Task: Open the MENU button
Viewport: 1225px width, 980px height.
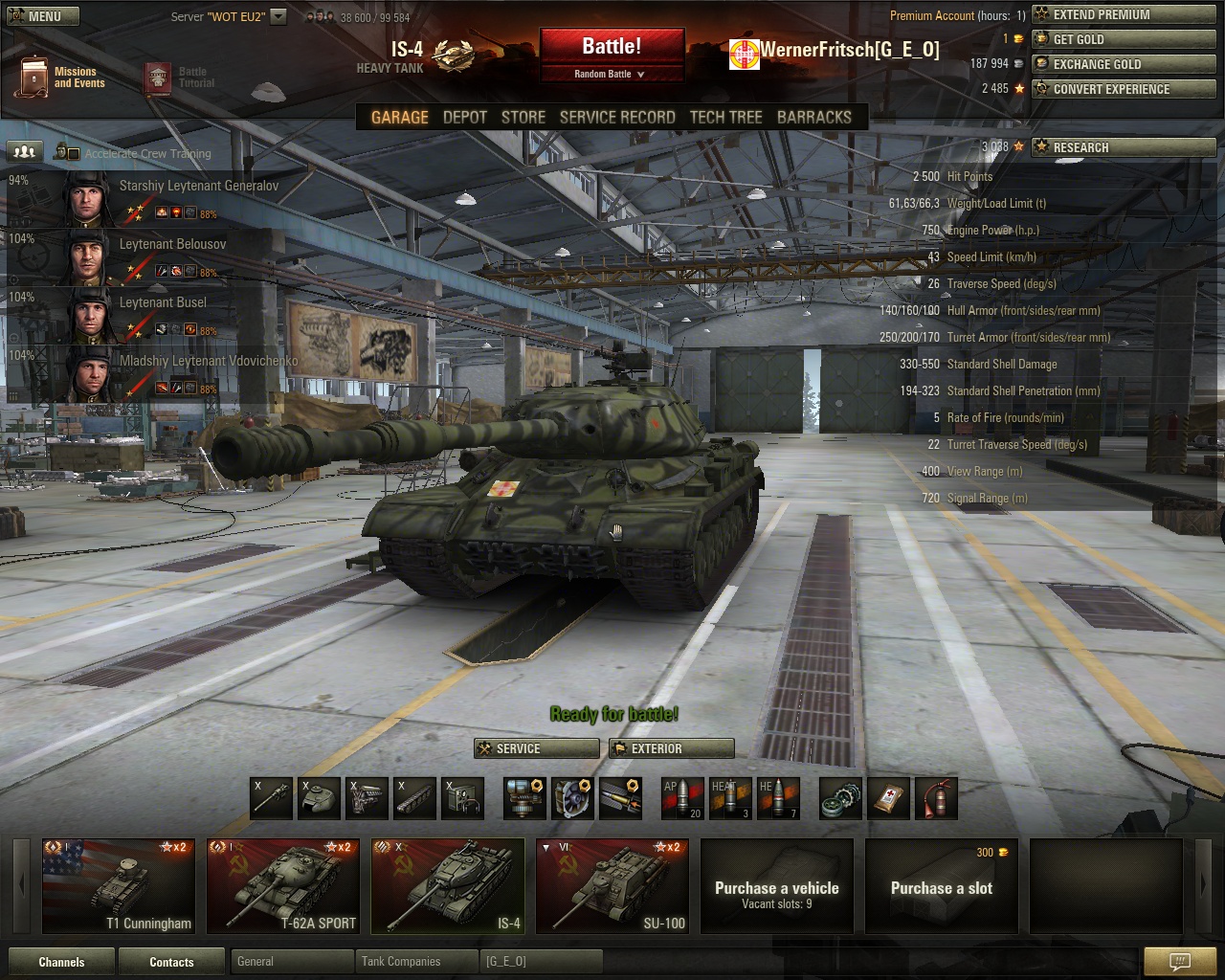Action: click(x=41, y=16)
